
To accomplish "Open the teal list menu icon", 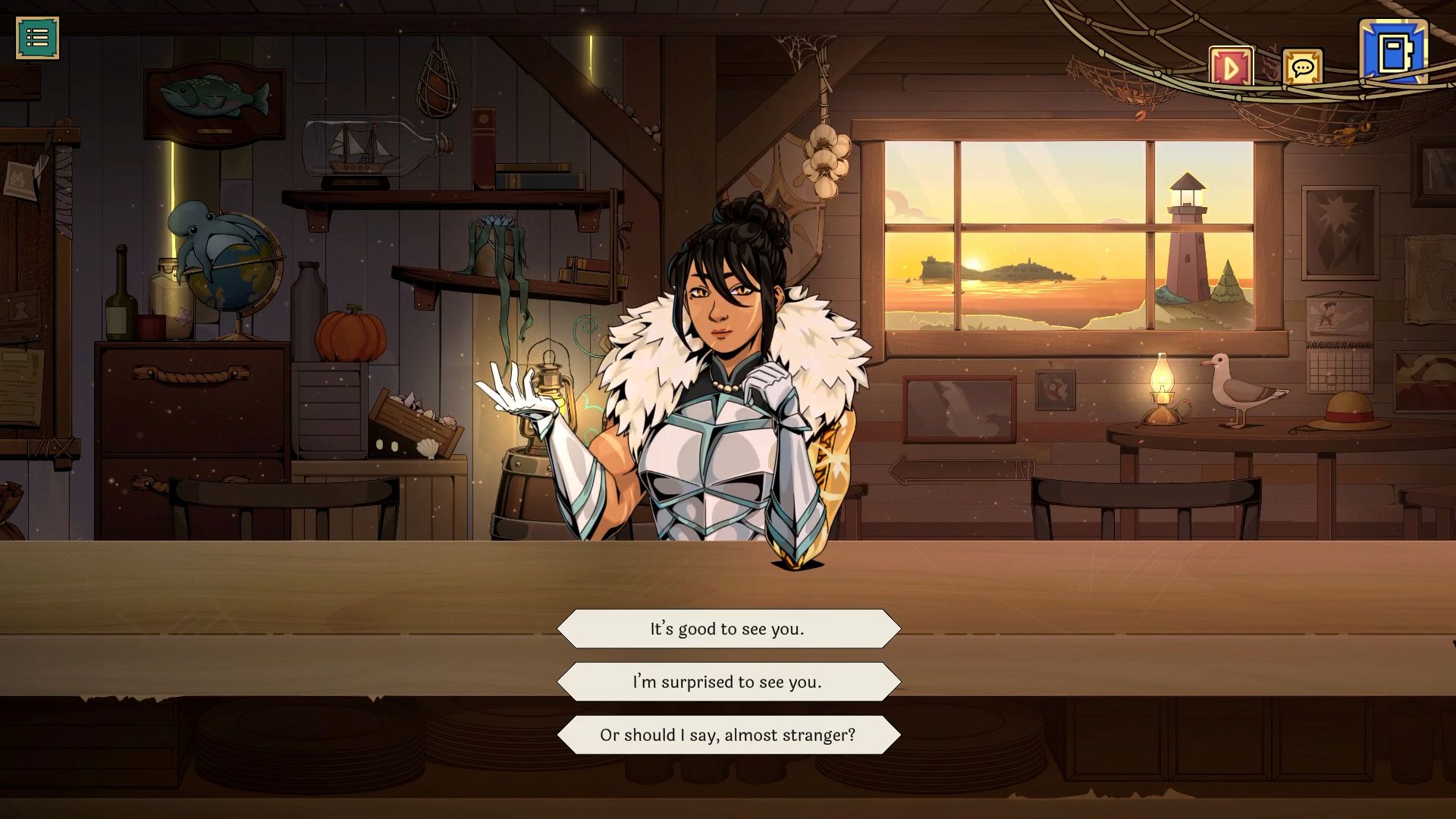I will click(37, 37).
